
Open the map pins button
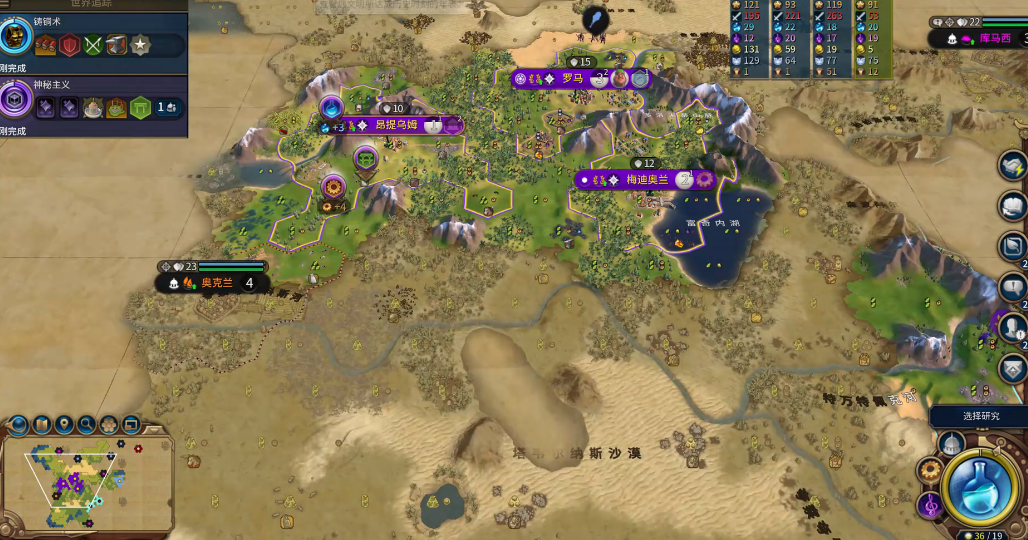pyautogui.click(x=64, y=425)
